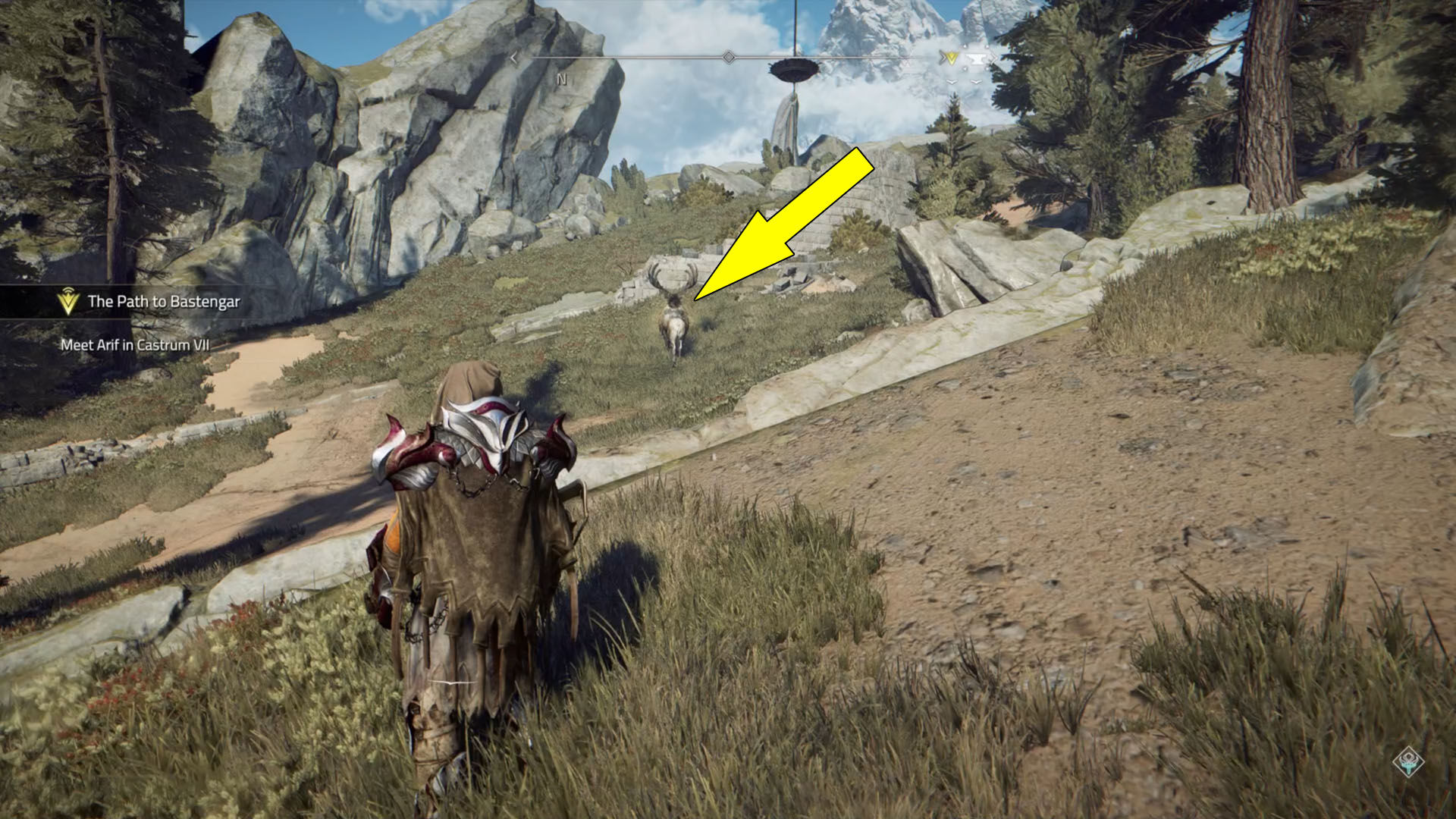Click the yellow objective chevron on the compass bar
1456x819 pixels.
point(952,56)
